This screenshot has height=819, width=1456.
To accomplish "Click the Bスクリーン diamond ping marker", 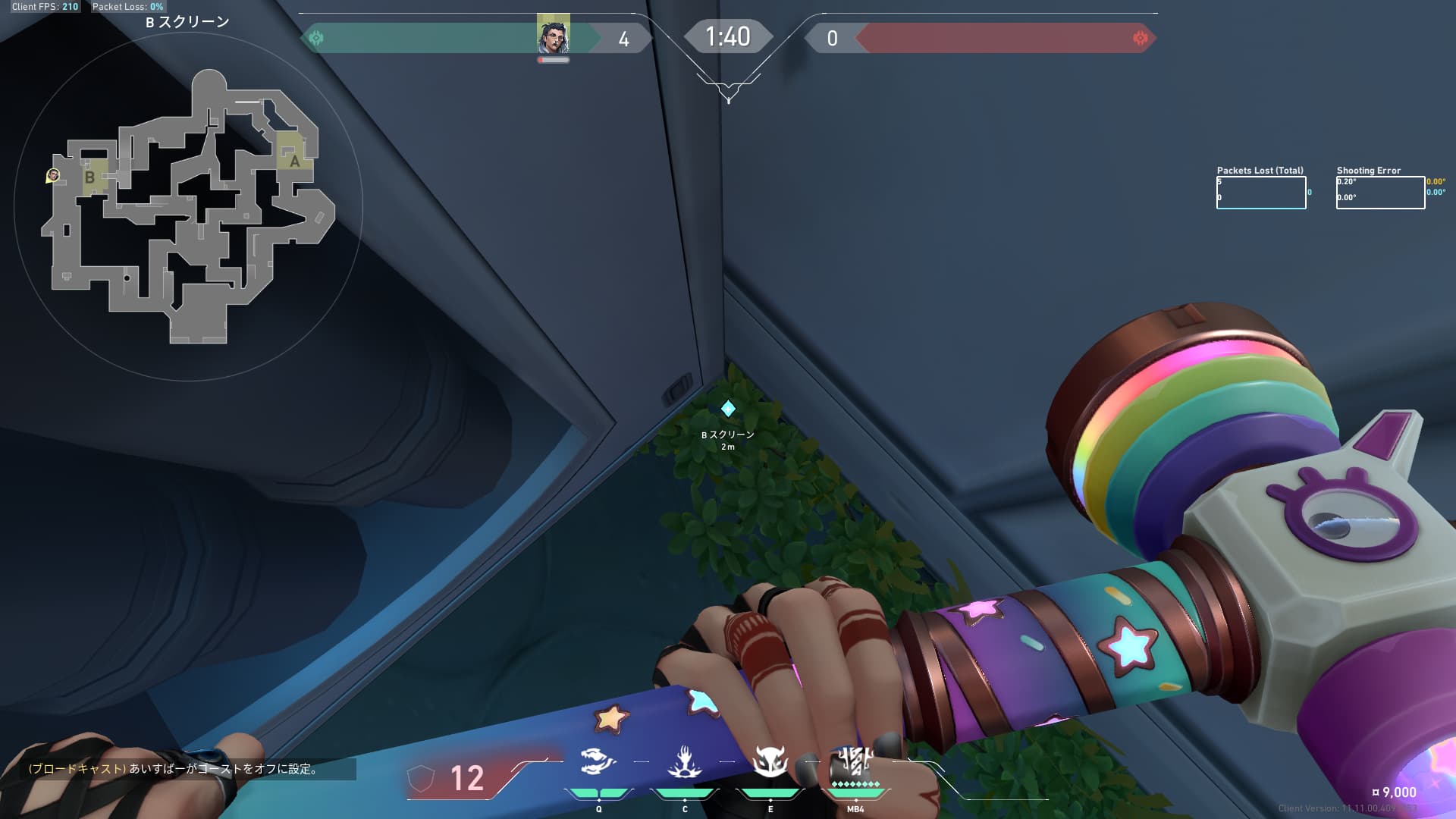I will pos(728,409).
